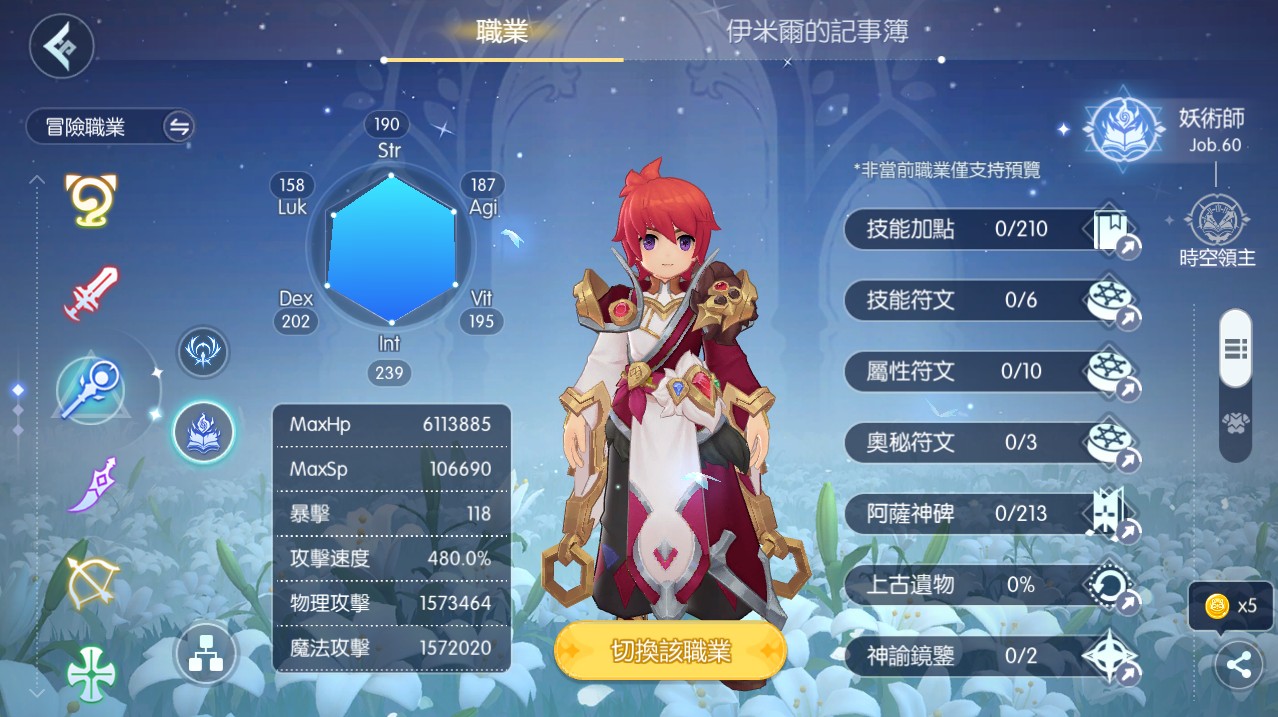Open the 伊米爾的記事簿 tab
The image size is (1278, 717).
(x=817, y=32)
